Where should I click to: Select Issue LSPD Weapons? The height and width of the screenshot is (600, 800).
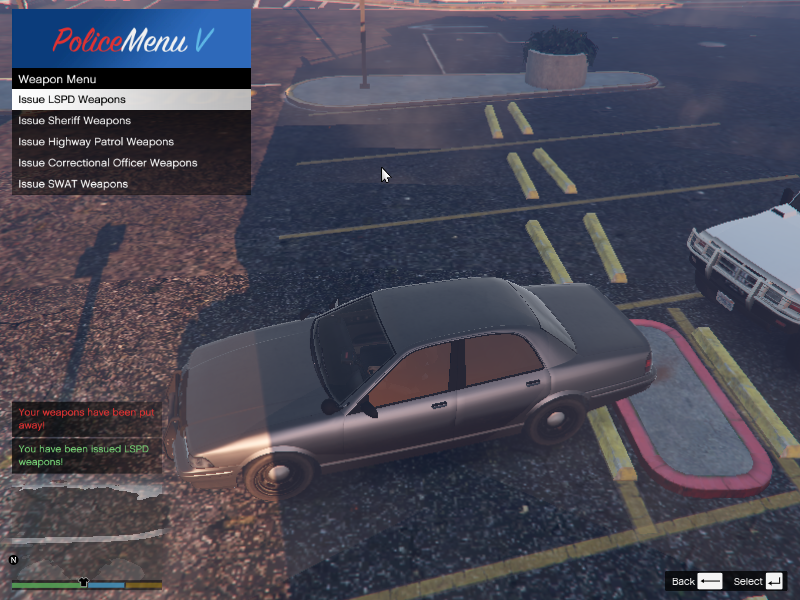pyautogui.click(x=130, y=100)
